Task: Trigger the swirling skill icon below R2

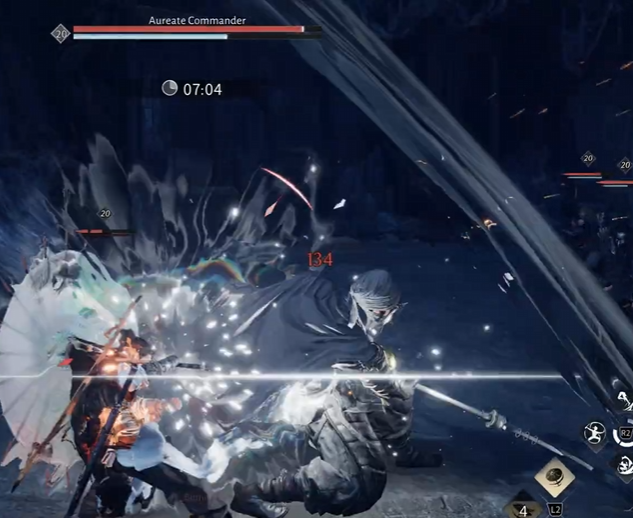Action: click(x=625, y=462)
